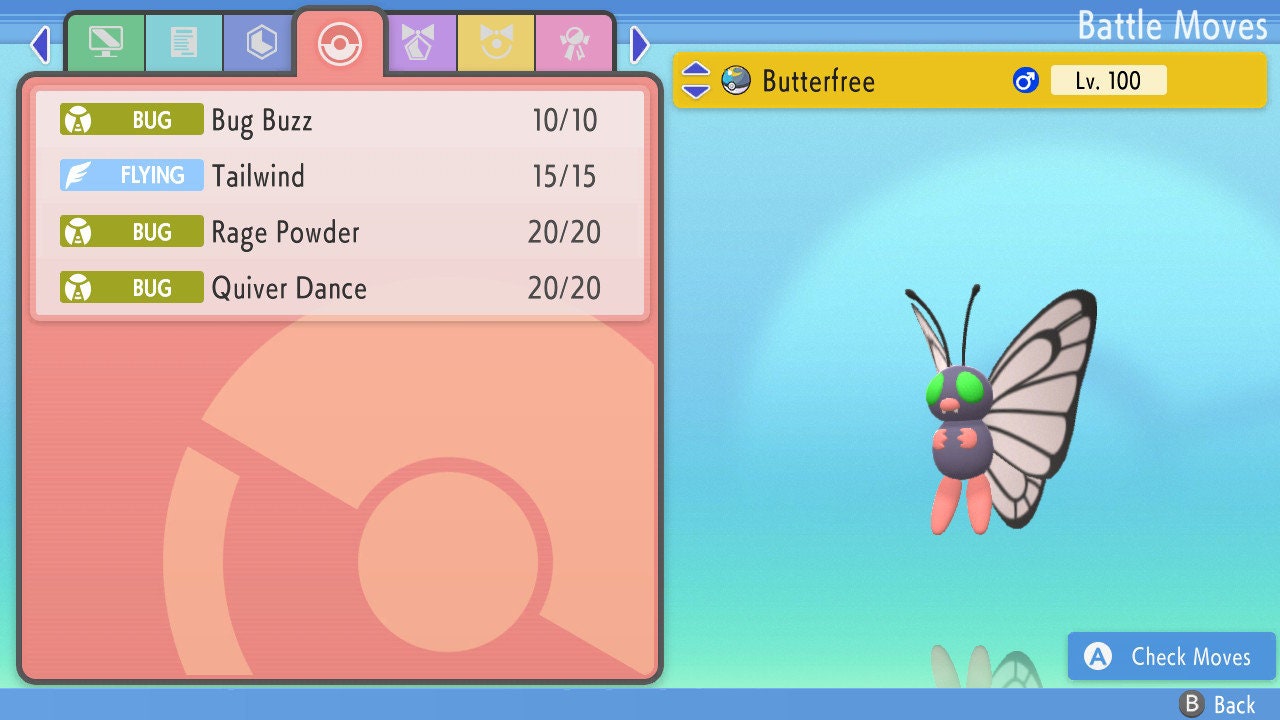
Task: Show the pink rosette ribbon tab
Action: click(574, 43)
